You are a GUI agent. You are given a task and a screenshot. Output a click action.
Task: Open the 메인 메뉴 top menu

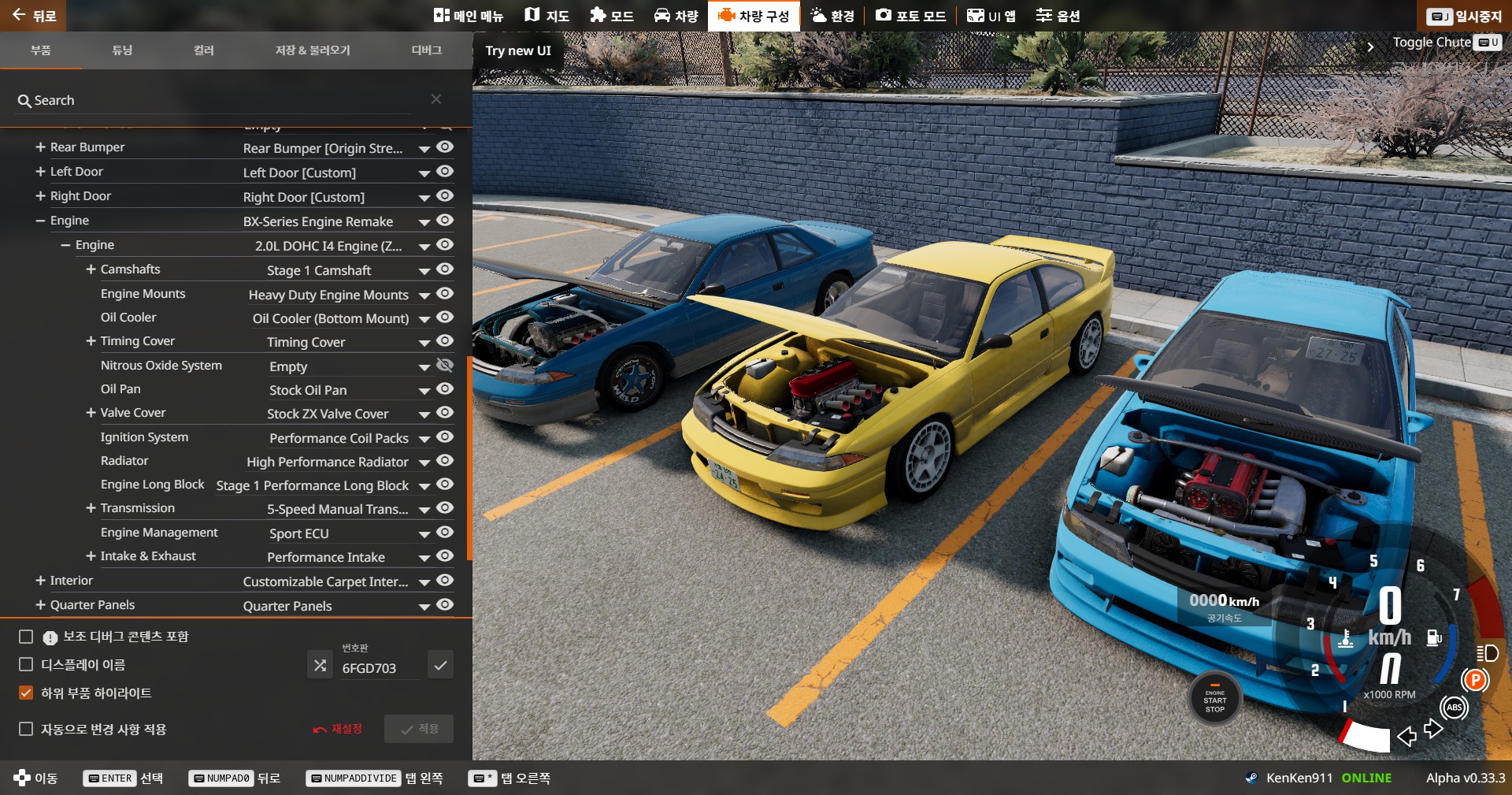[x=469, y=16]
